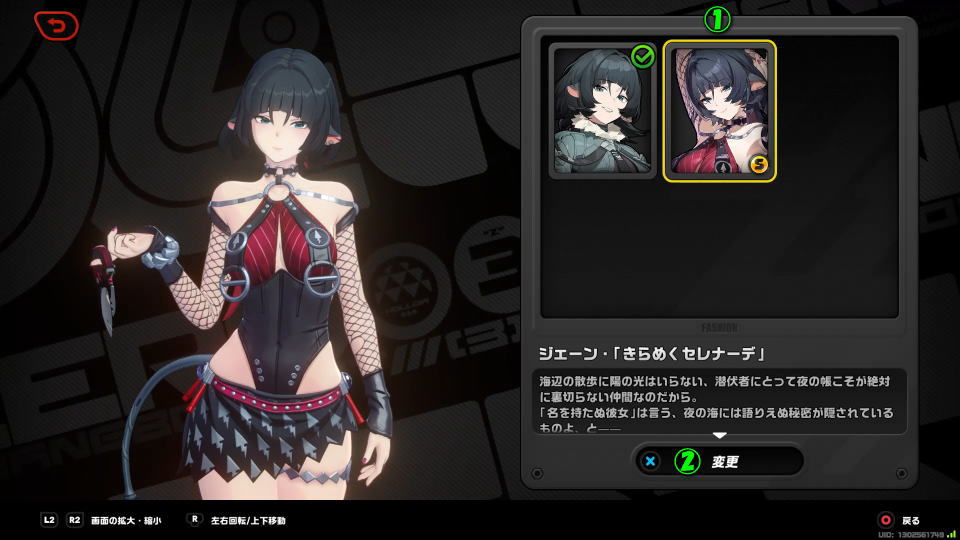This screenshot has height=540, width=960.
Task: Select the default green-jacket outfit thumbnail
Action: [603, 111]
